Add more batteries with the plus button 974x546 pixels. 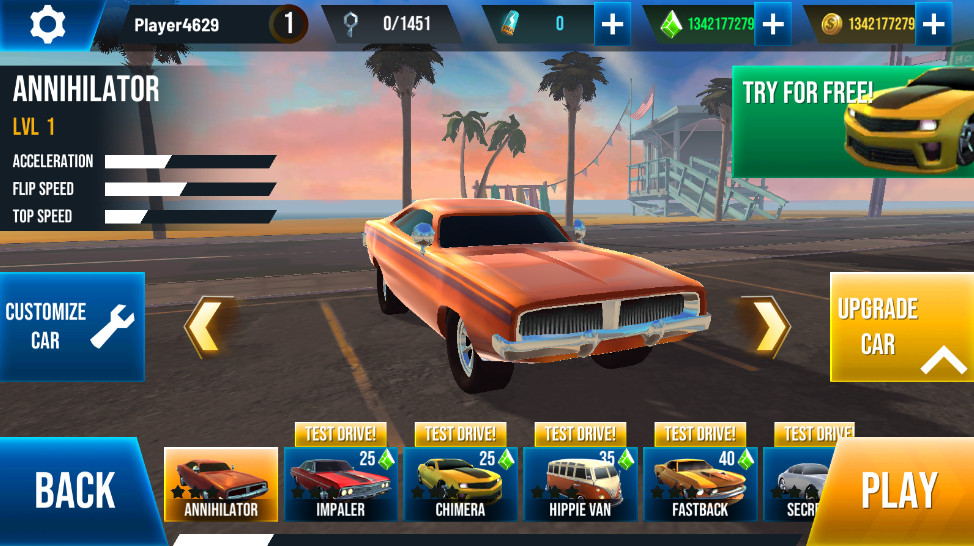tap(612, 25)
